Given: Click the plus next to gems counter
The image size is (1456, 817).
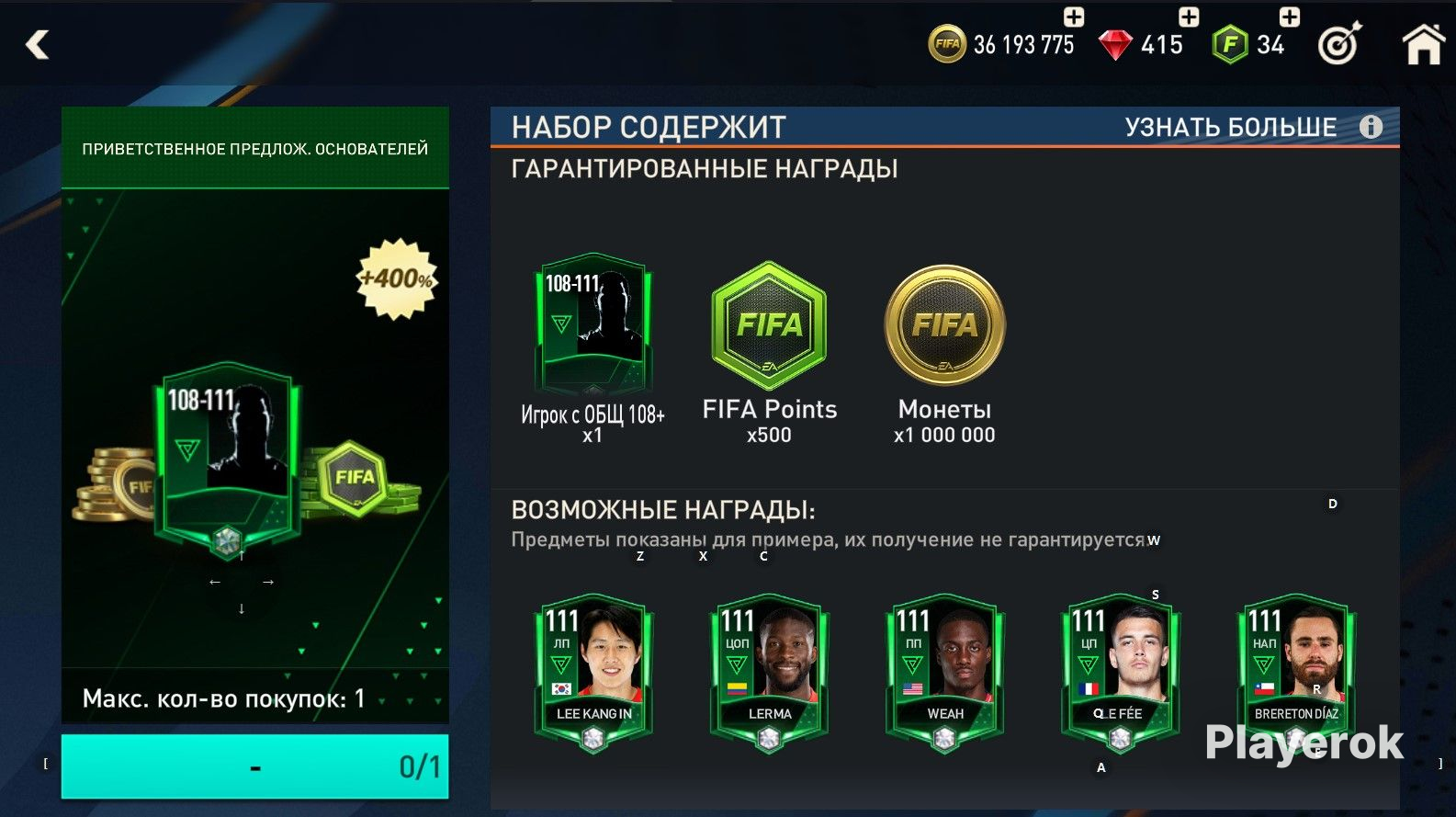Looking at the screenshot, I should pyautogui.click(x=1188, y=17).
